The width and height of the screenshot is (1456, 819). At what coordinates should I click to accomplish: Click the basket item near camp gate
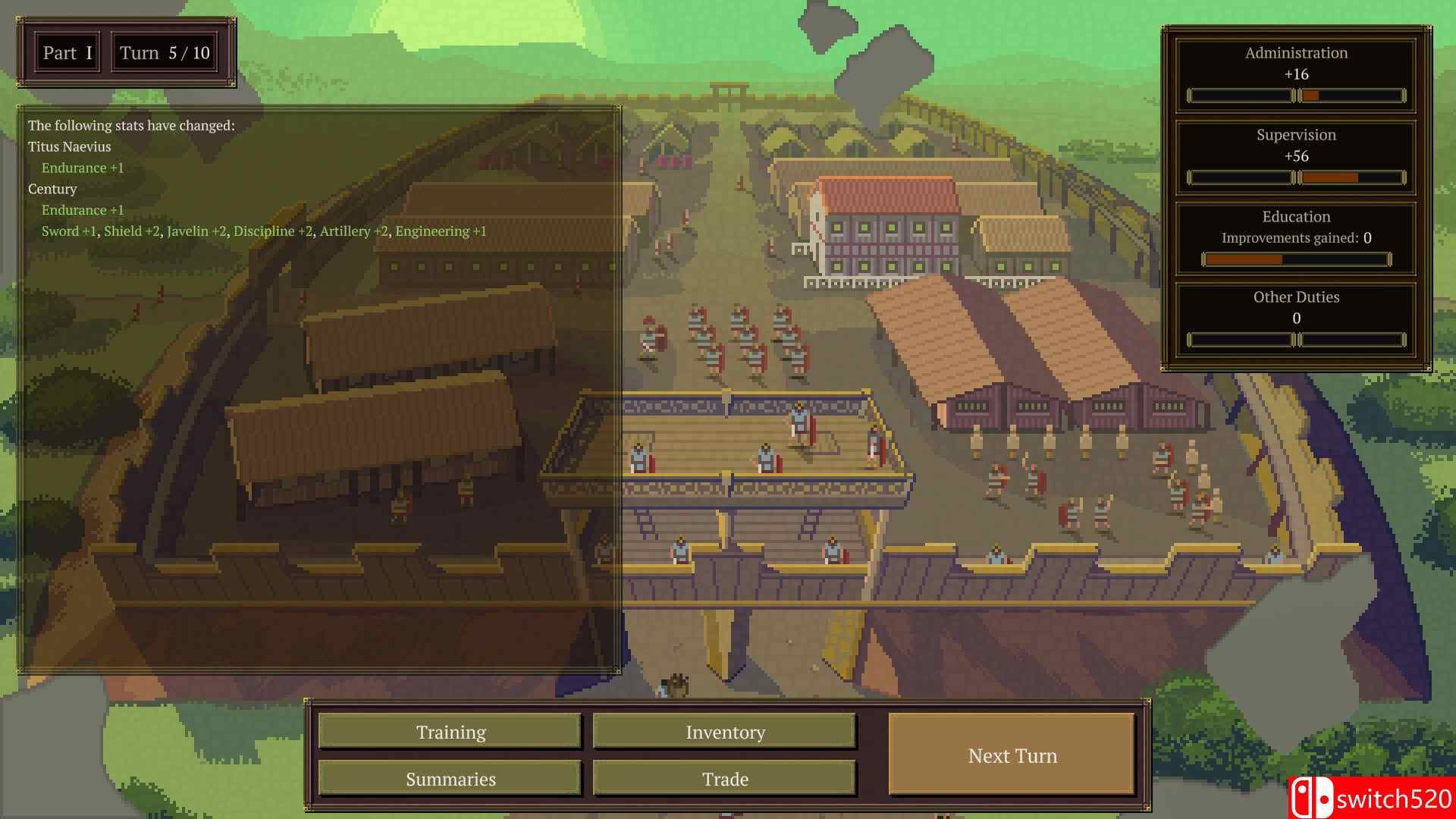pyautogui.click(x=677, y=686)
